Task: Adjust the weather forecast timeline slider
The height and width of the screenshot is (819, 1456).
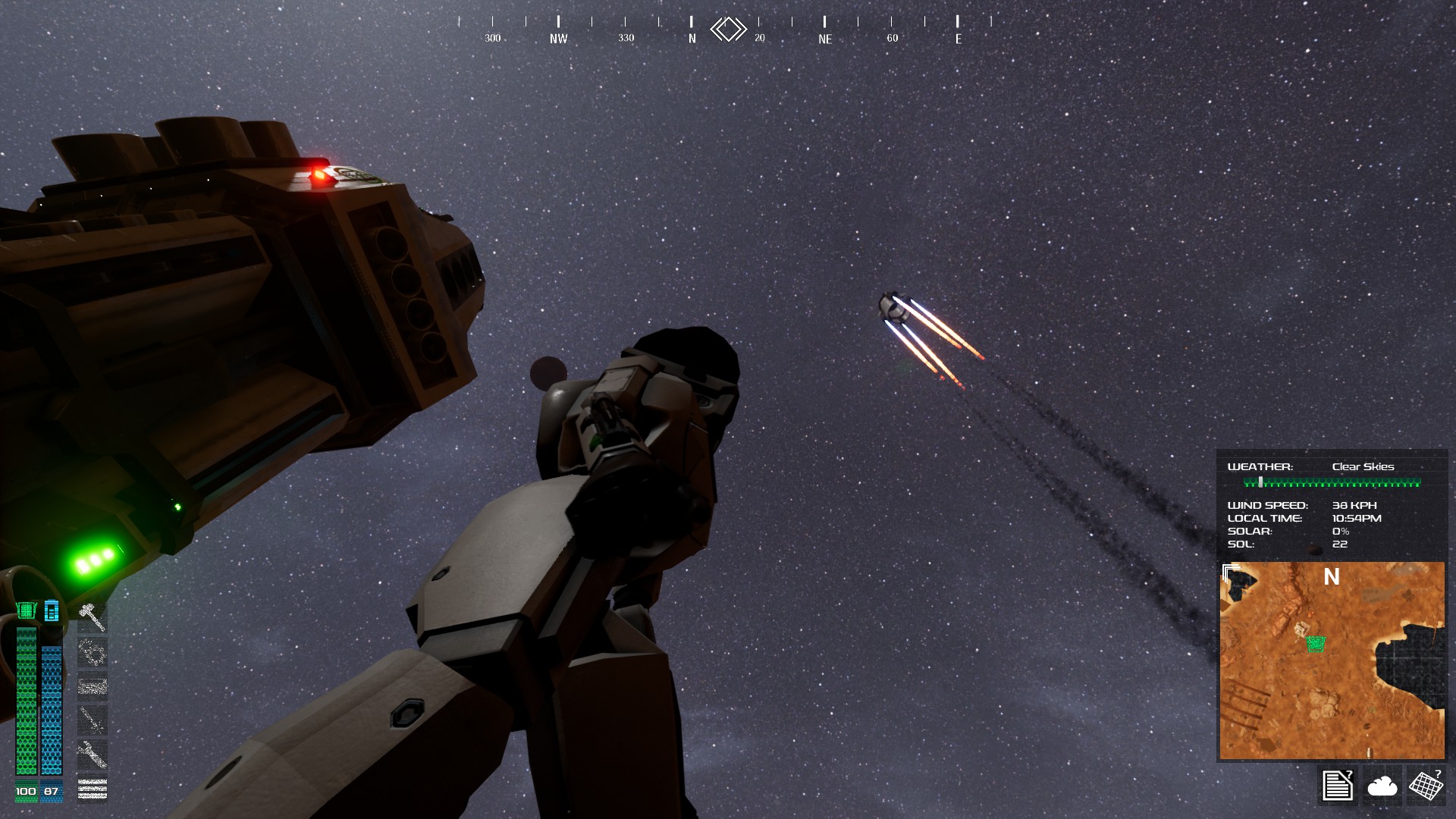Action: (1260, 482)
